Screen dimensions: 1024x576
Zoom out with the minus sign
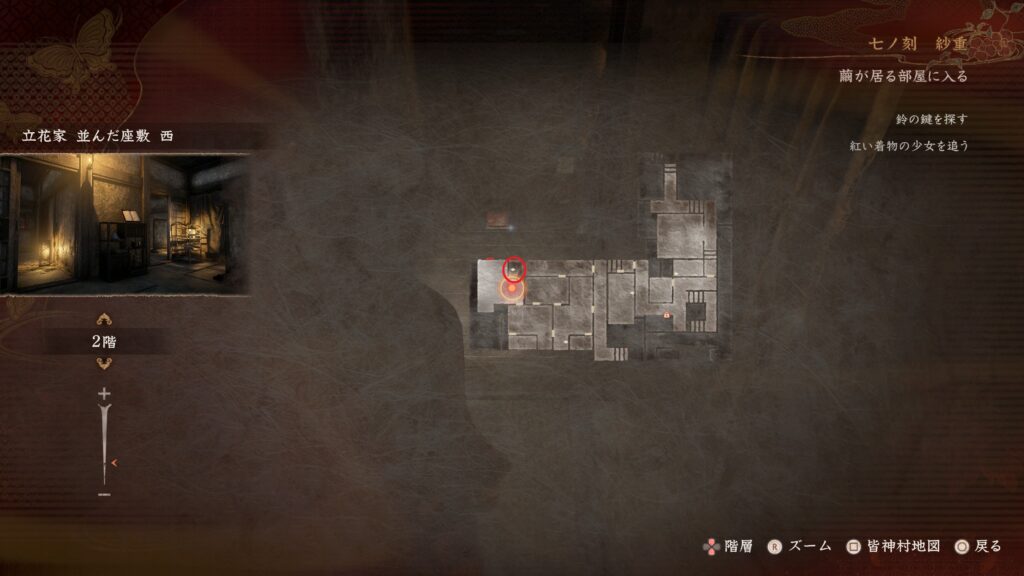pos(104,494)
